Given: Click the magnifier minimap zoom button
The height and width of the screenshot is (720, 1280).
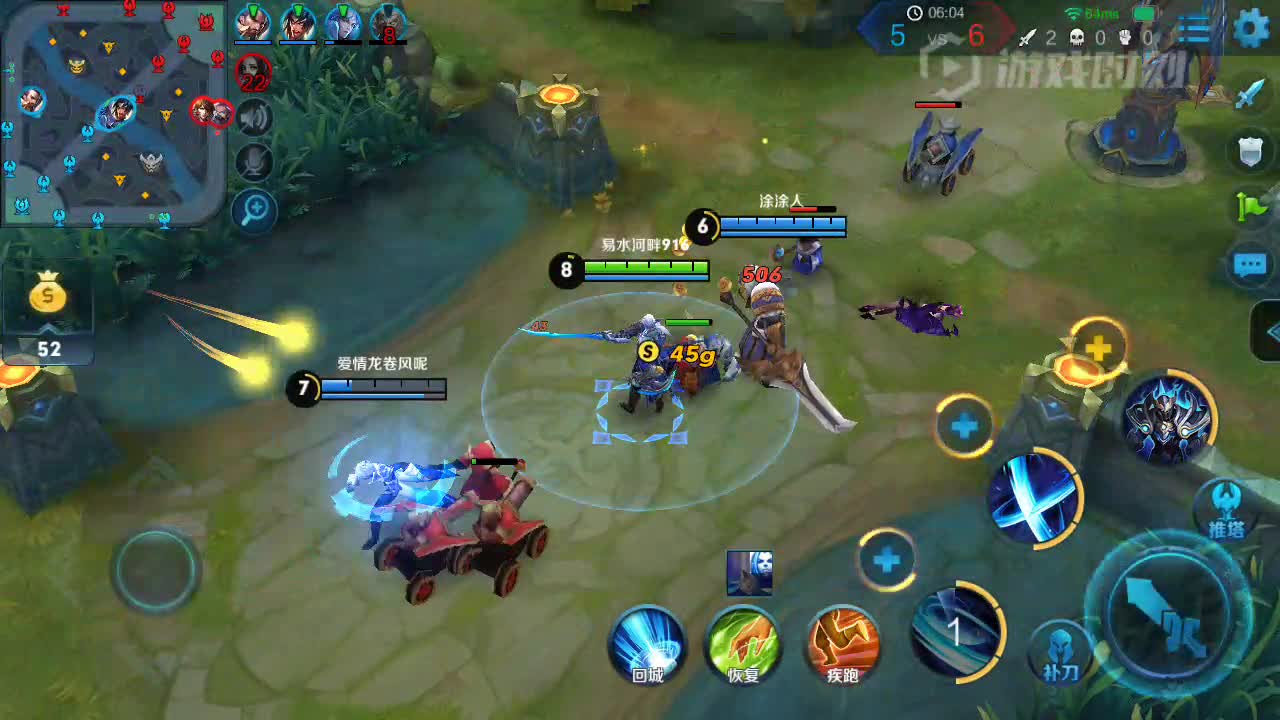Looking at the screenshot, I should click(254, 210).
